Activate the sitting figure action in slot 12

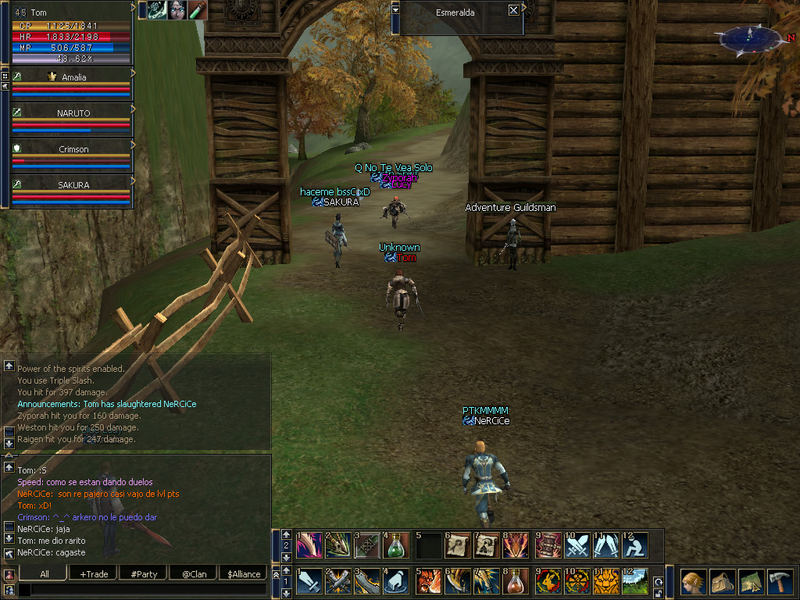point(636,545)
